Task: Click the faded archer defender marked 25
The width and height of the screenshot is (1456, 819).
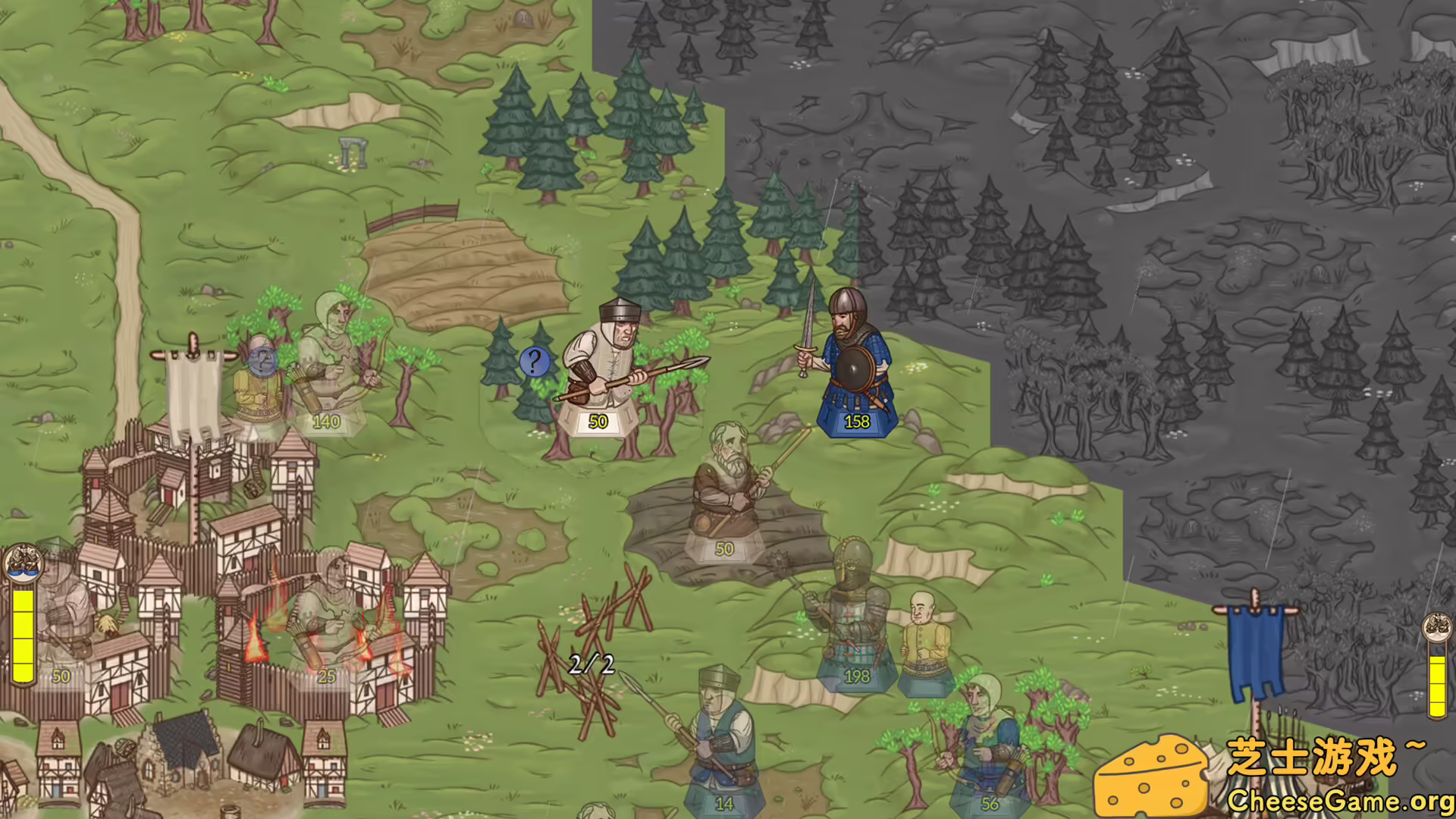Action: (x=328, y=607)
